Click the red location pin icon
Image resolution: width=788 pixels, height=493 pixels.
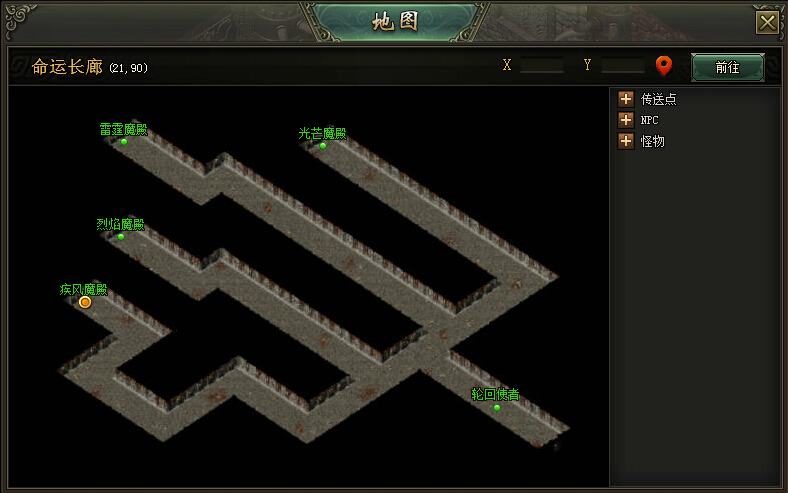664,67
